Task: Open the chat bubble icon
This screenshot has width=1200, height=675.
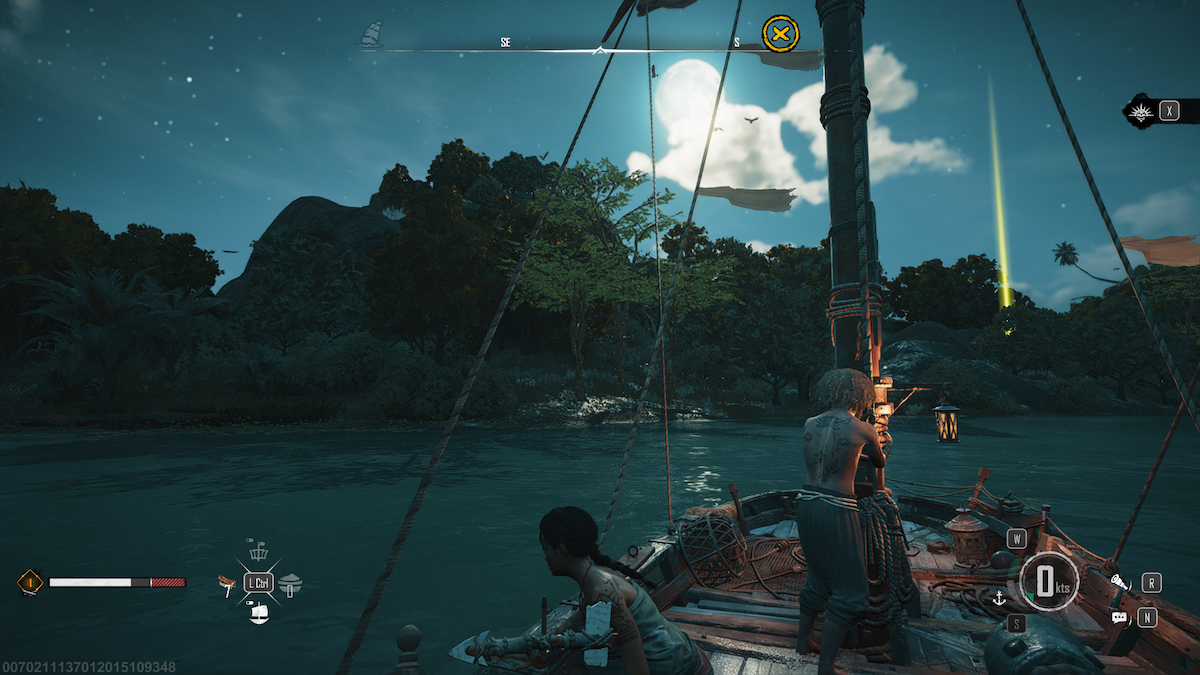Action: [1119, 618]
